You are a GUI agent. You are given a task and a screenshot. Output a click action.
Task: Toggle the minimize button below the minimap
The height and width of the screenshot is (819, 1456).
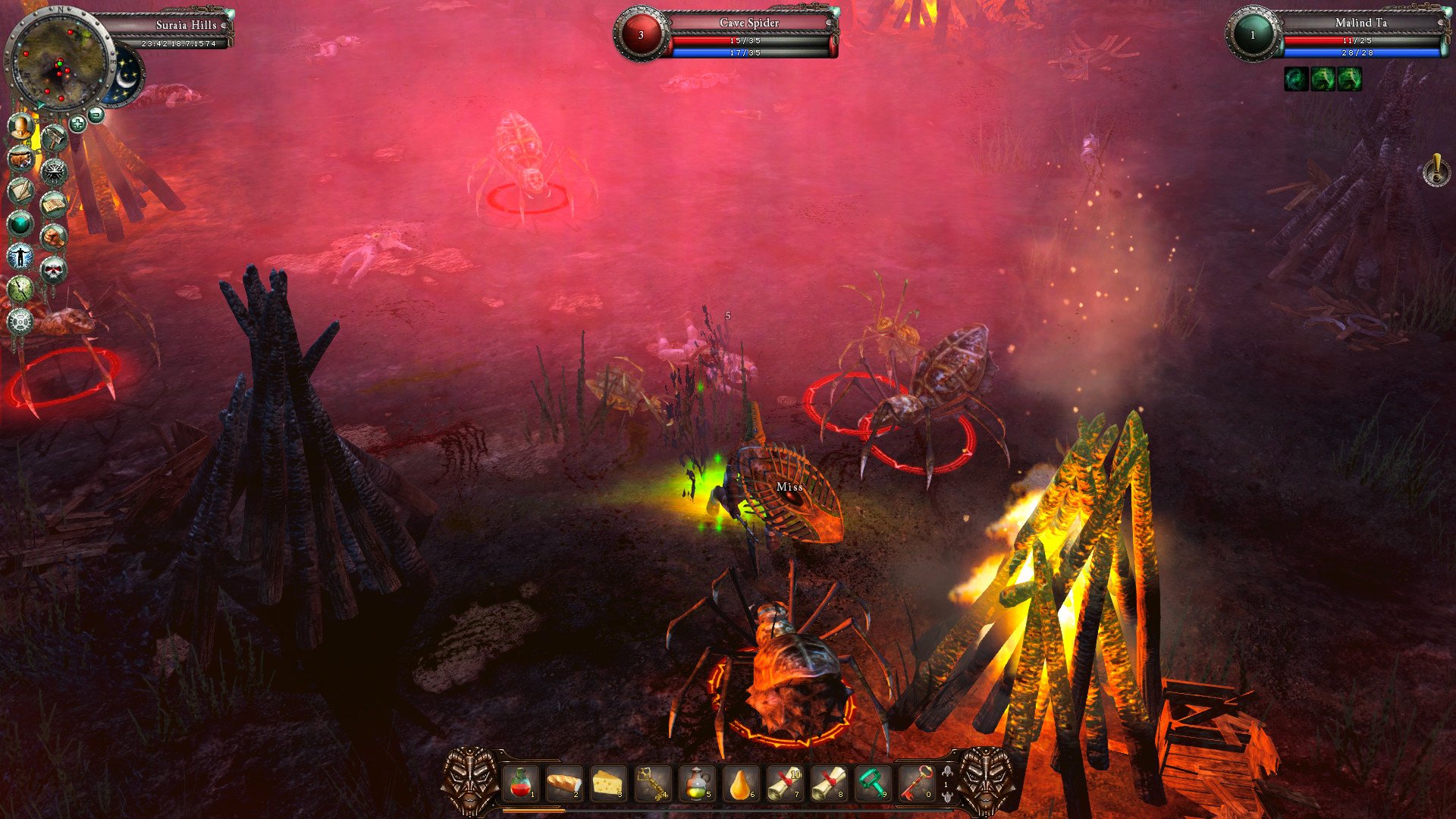95,115
